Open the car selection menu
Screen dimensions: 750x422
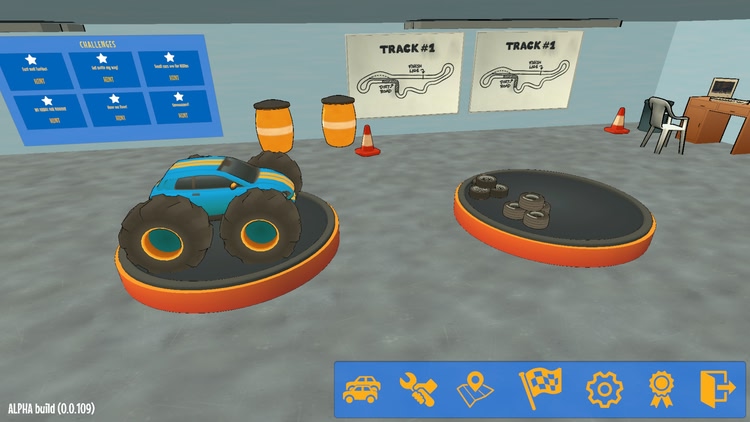361,388
